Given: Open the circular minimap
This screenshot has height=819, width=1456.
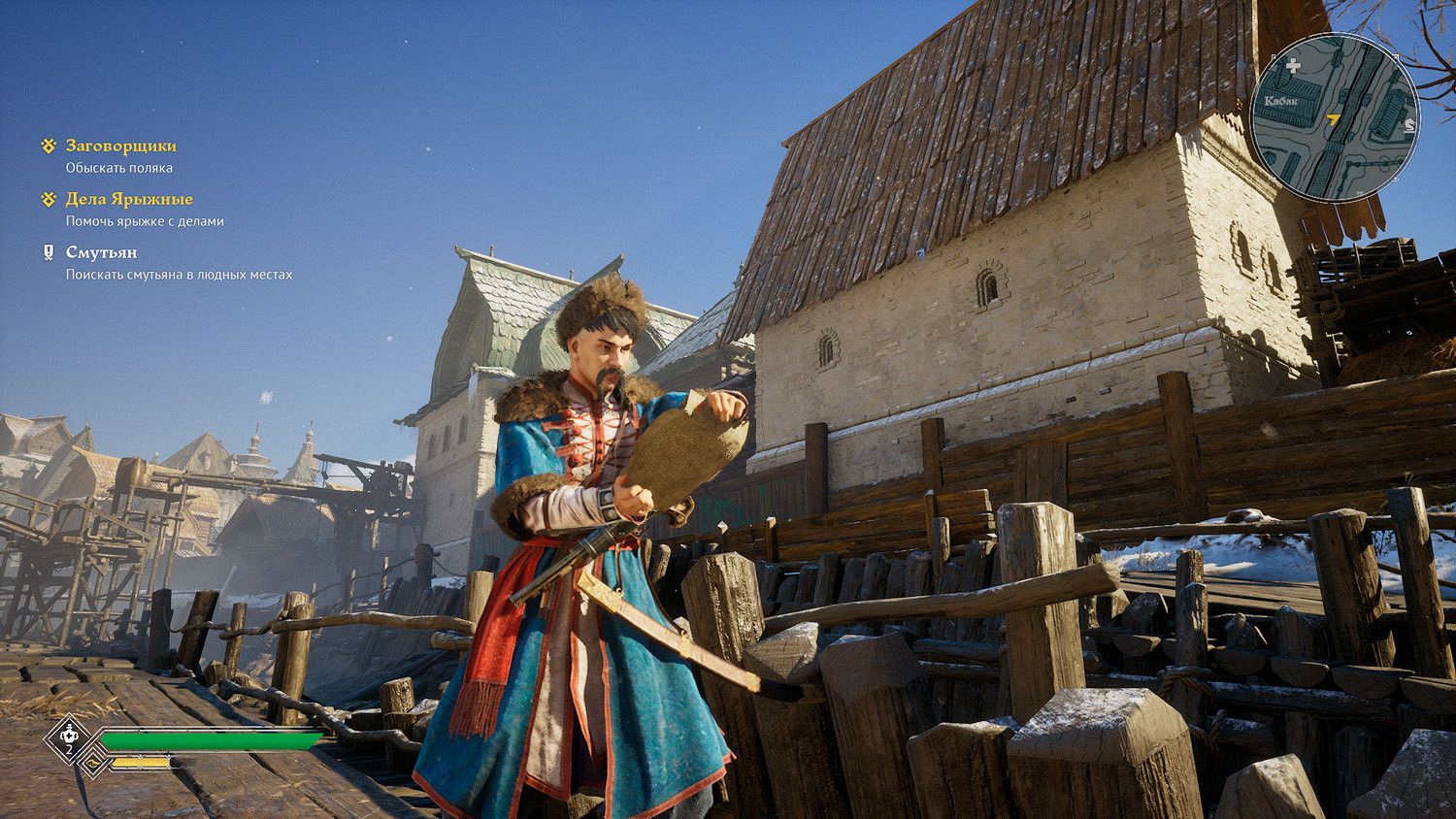Looking at the screenshot, I should click(x=1334, y=118).
